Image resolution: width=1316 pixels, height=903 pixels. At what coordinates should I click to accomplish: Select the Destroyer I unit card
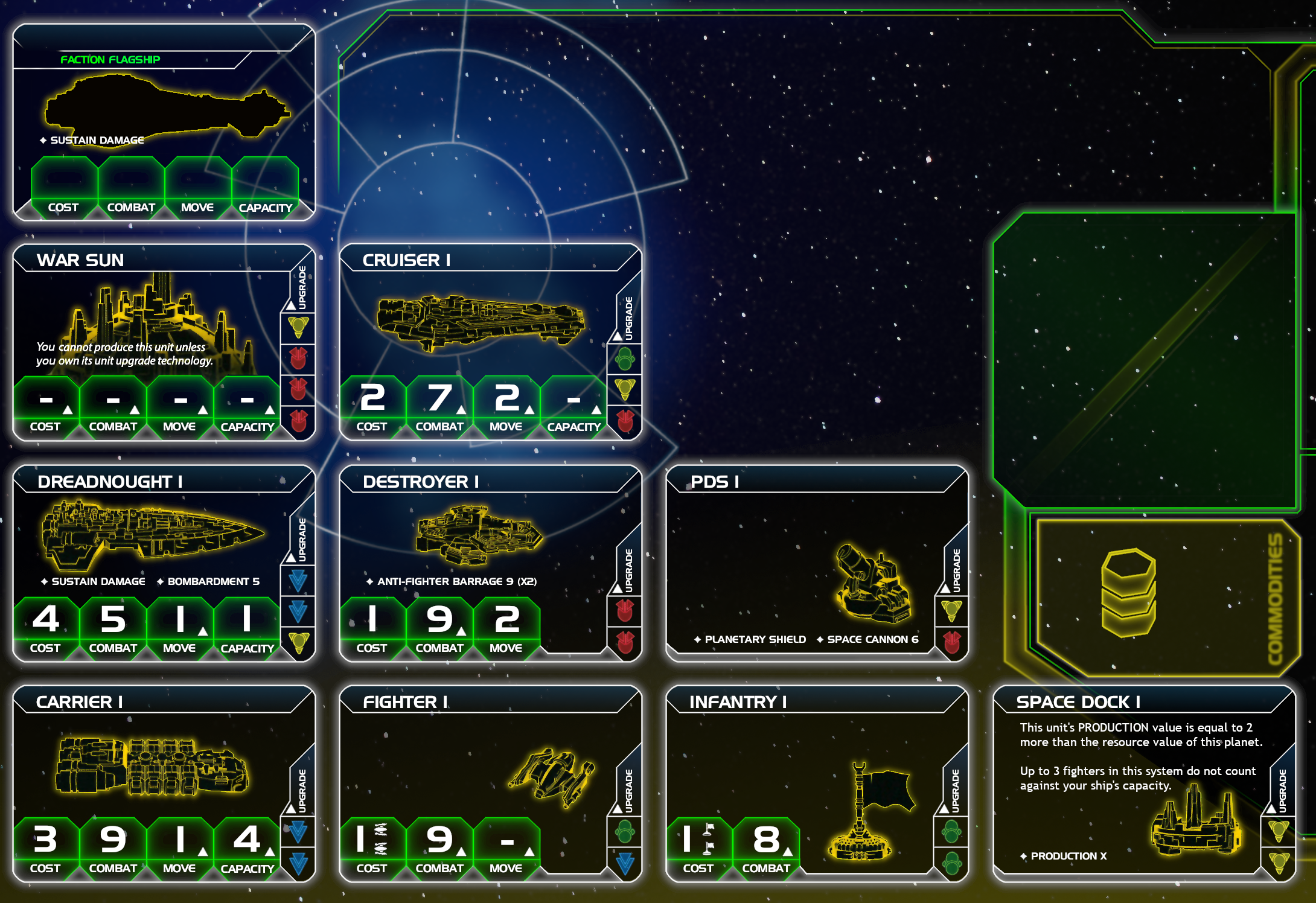pos(490,563)
